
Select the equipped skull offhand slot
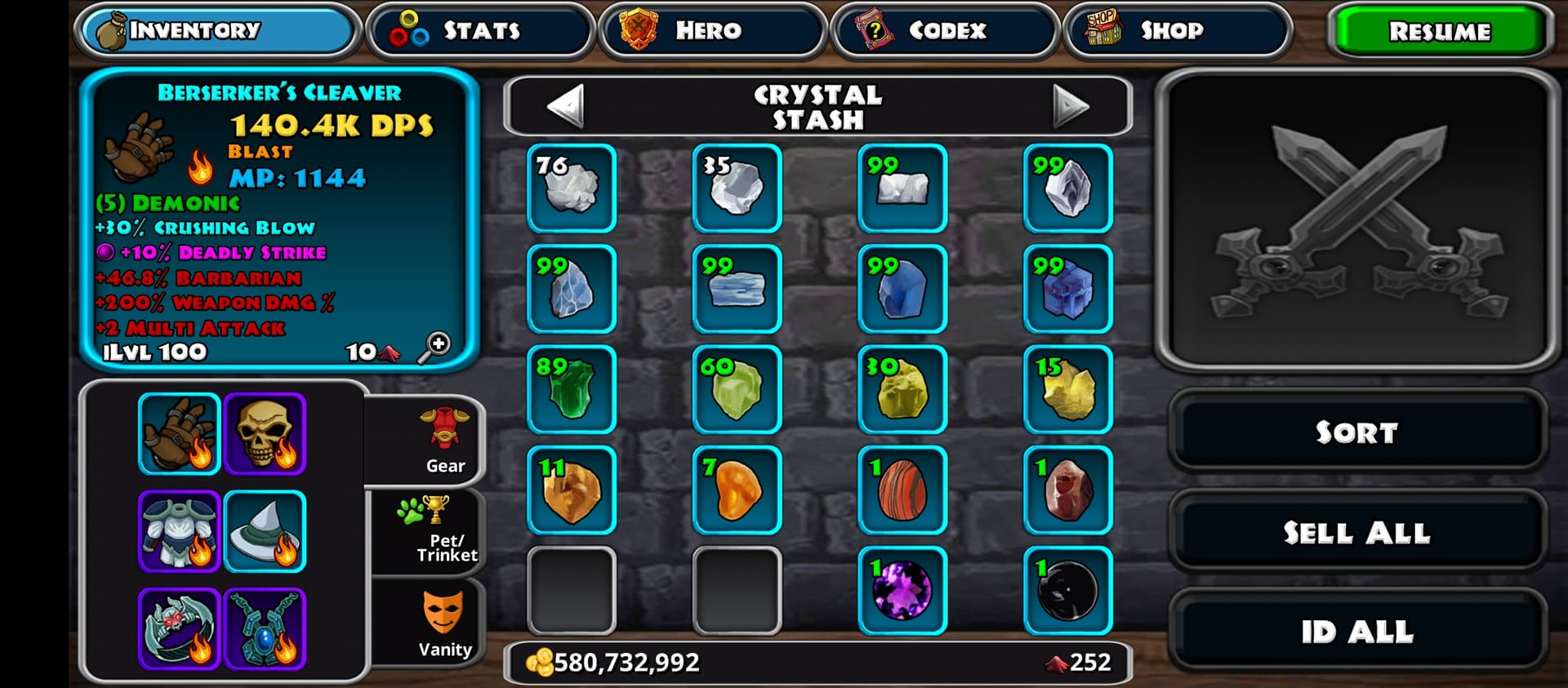click(265, 433)
